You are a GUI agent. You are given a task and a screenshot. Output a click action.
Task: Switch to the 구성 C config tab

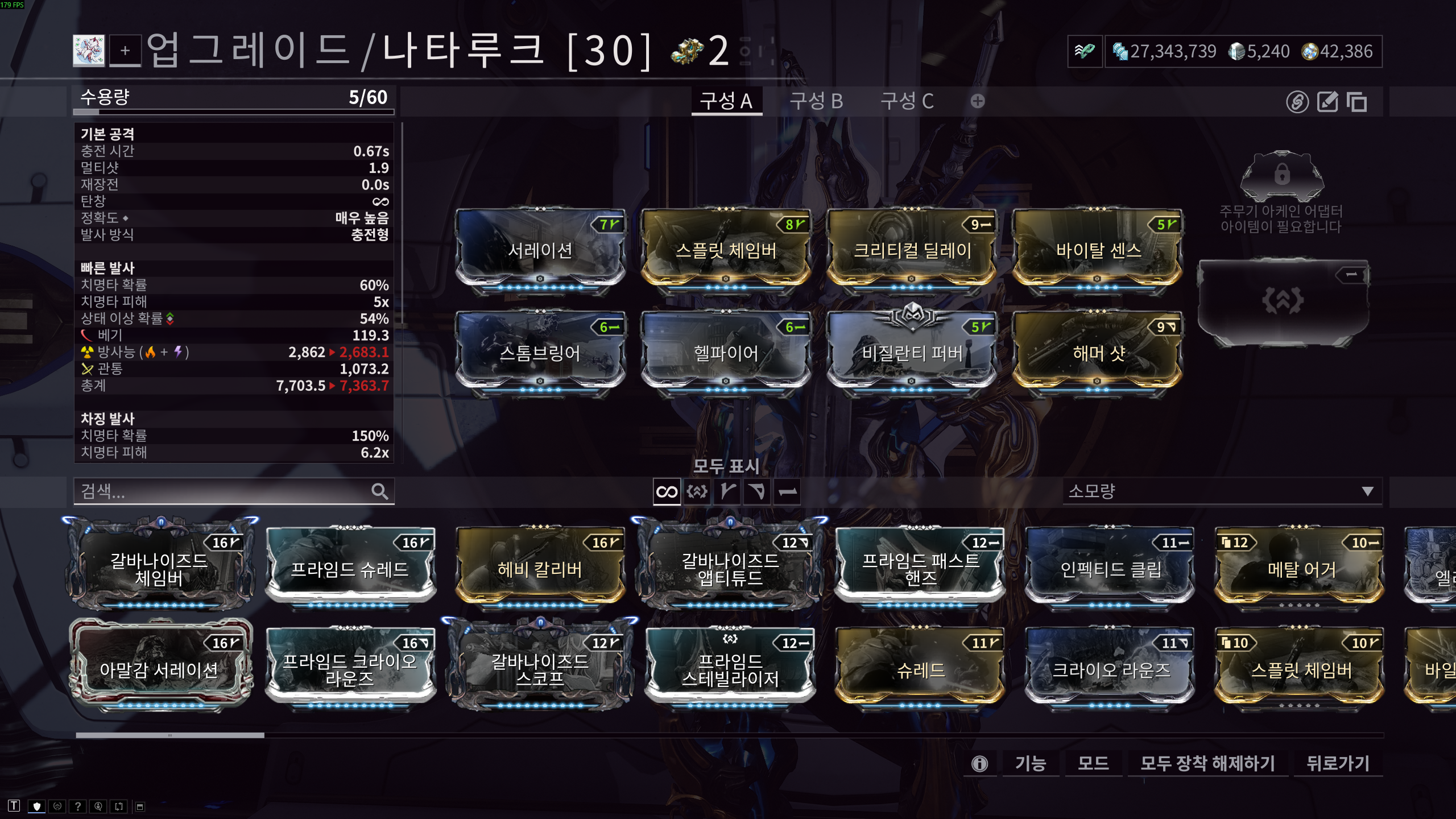[x=907, y=101]
